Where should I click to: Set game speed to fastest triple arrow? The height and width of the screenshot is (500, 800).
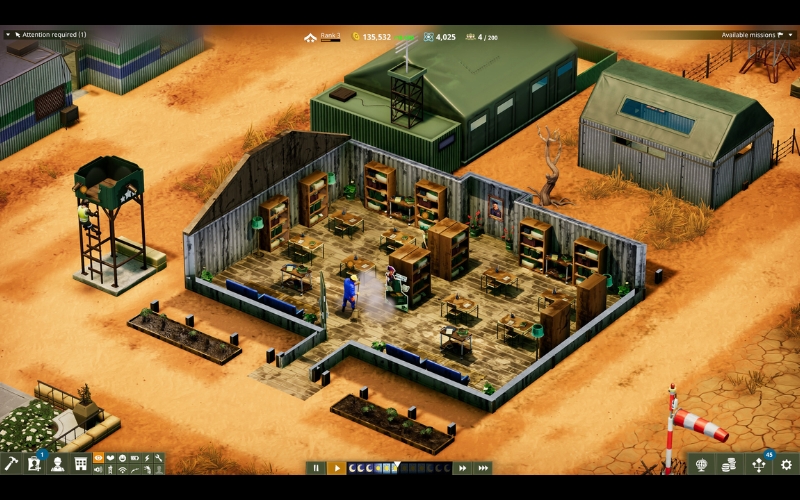coord(483,467)
